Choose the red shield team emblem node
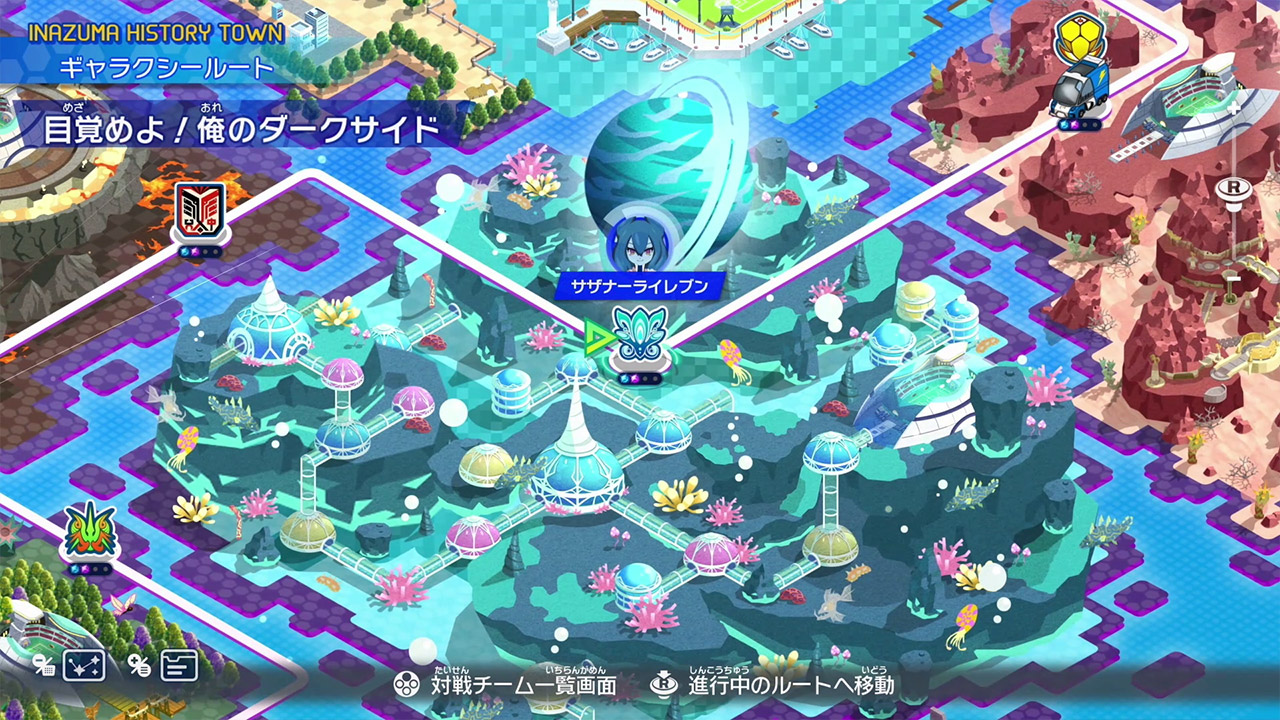Viewport: 1280px width, 720px height. [199, 212]
